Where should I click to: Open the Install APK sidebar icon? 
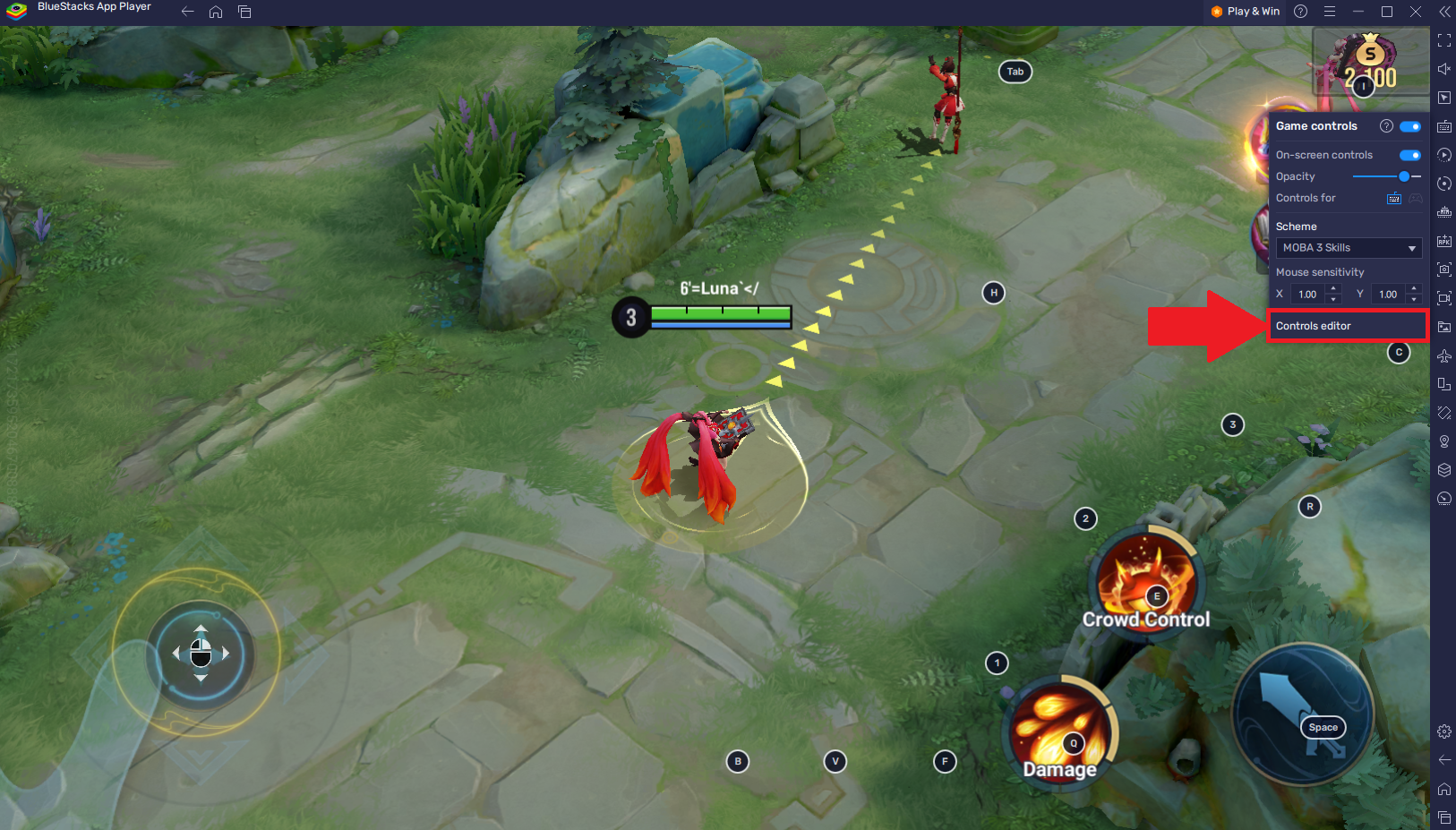[x=1444, y=241]
